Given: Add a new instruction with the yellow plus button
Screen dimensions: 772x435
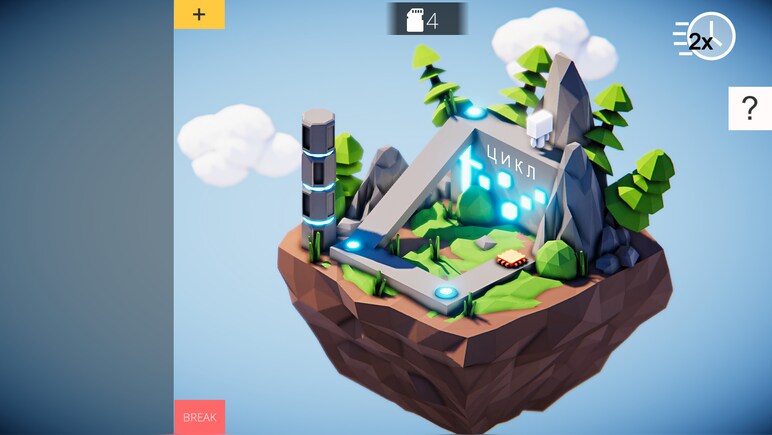Looking at the screenshot, I should [x=199, y=14].
